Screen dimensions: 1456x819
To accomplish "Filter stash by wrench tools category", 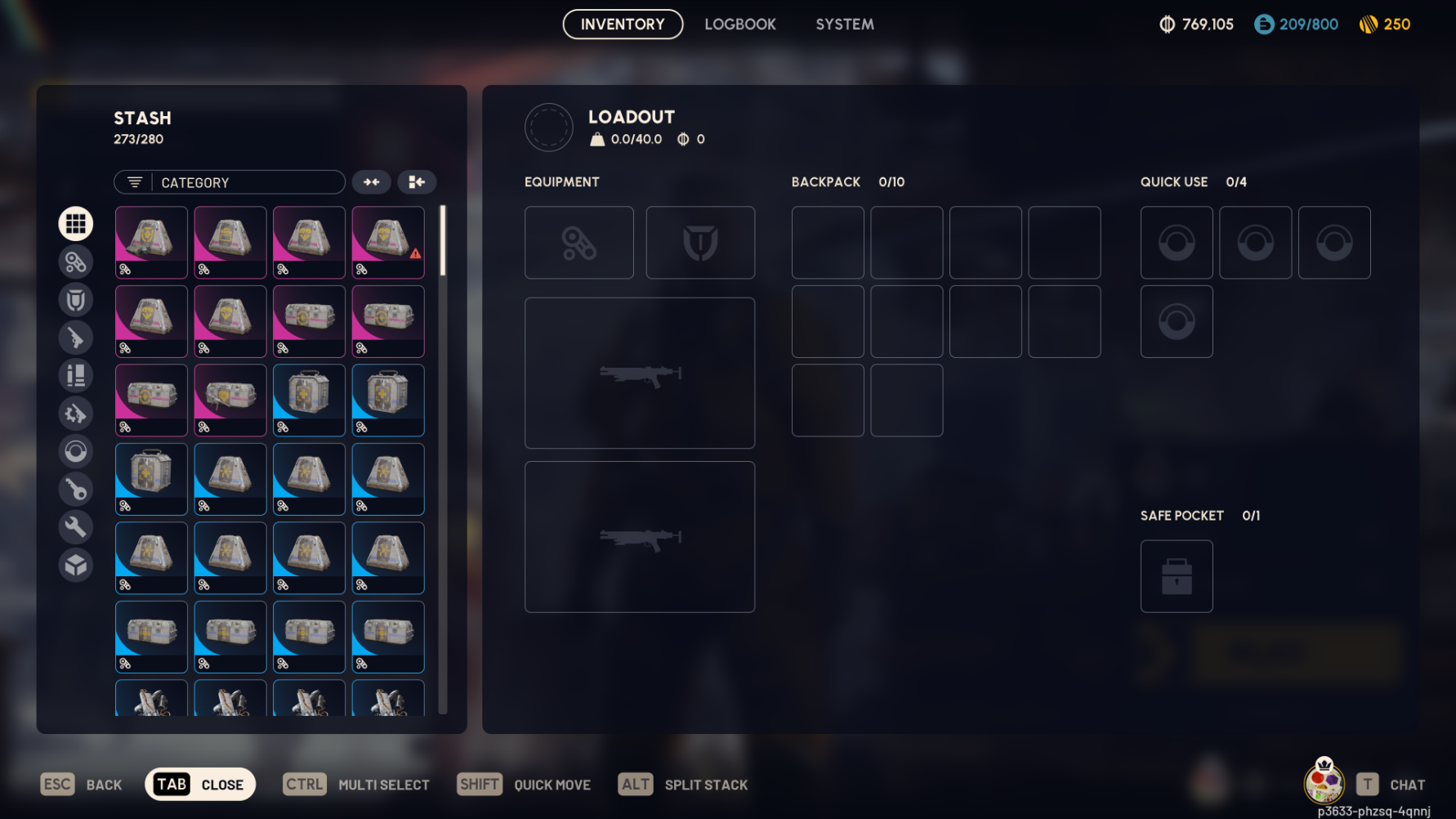I will [x=76, y=527].
